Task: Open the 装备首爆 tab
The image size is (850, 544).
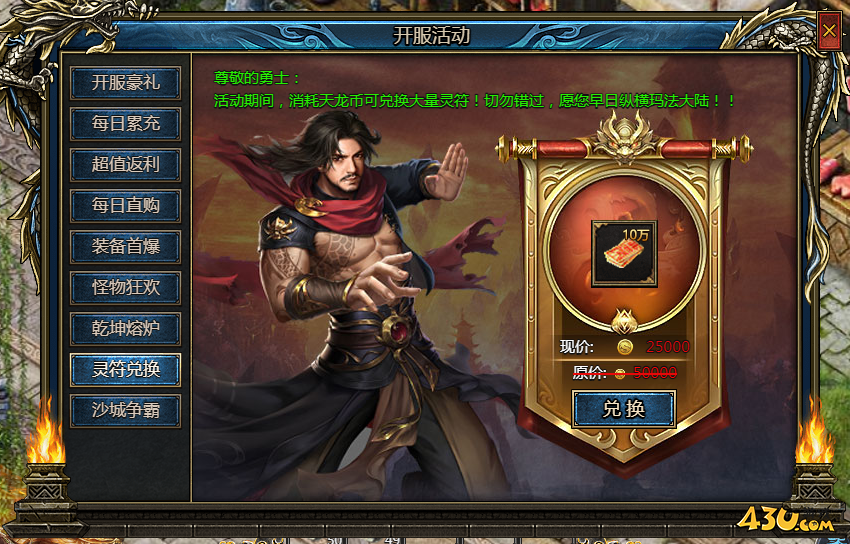Action: [x=125, y=246]
